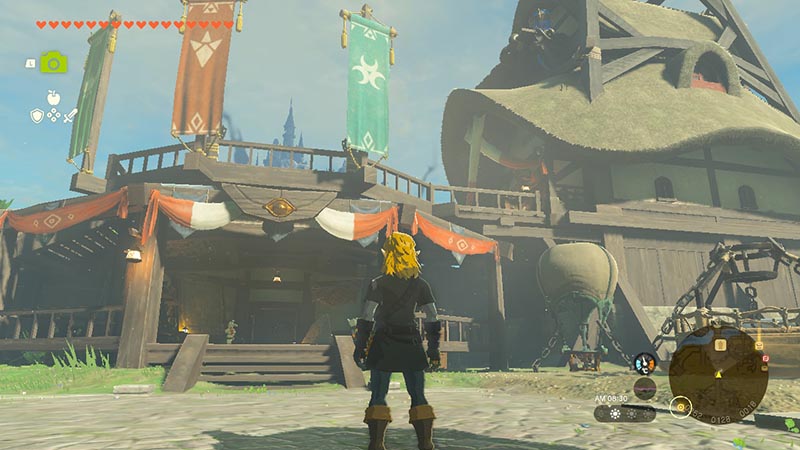Activate the green camera ability icon
The width and height of the screenshot is (800, 450).
coord(53,63)
